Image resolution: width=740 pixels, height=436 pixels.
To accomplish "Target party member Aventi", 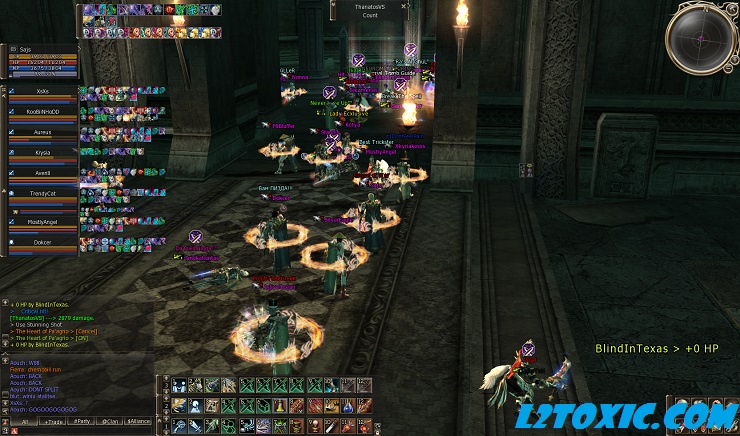I will click(x=42, y=173).
